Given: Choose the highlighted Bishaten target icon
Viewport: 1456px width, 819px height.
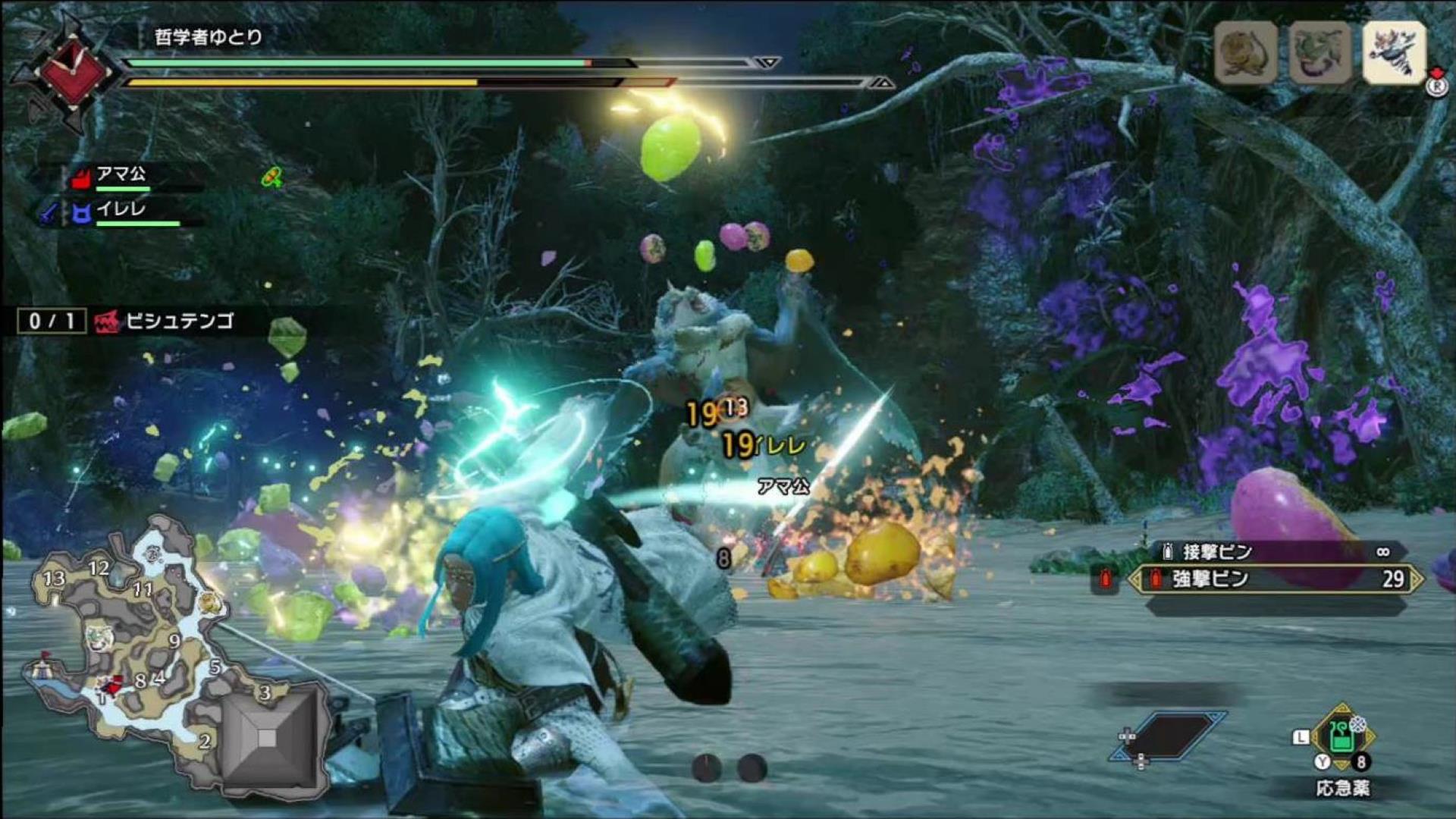Looking at the screenshot, I should pyautogui.click(x=1395, y=52).
